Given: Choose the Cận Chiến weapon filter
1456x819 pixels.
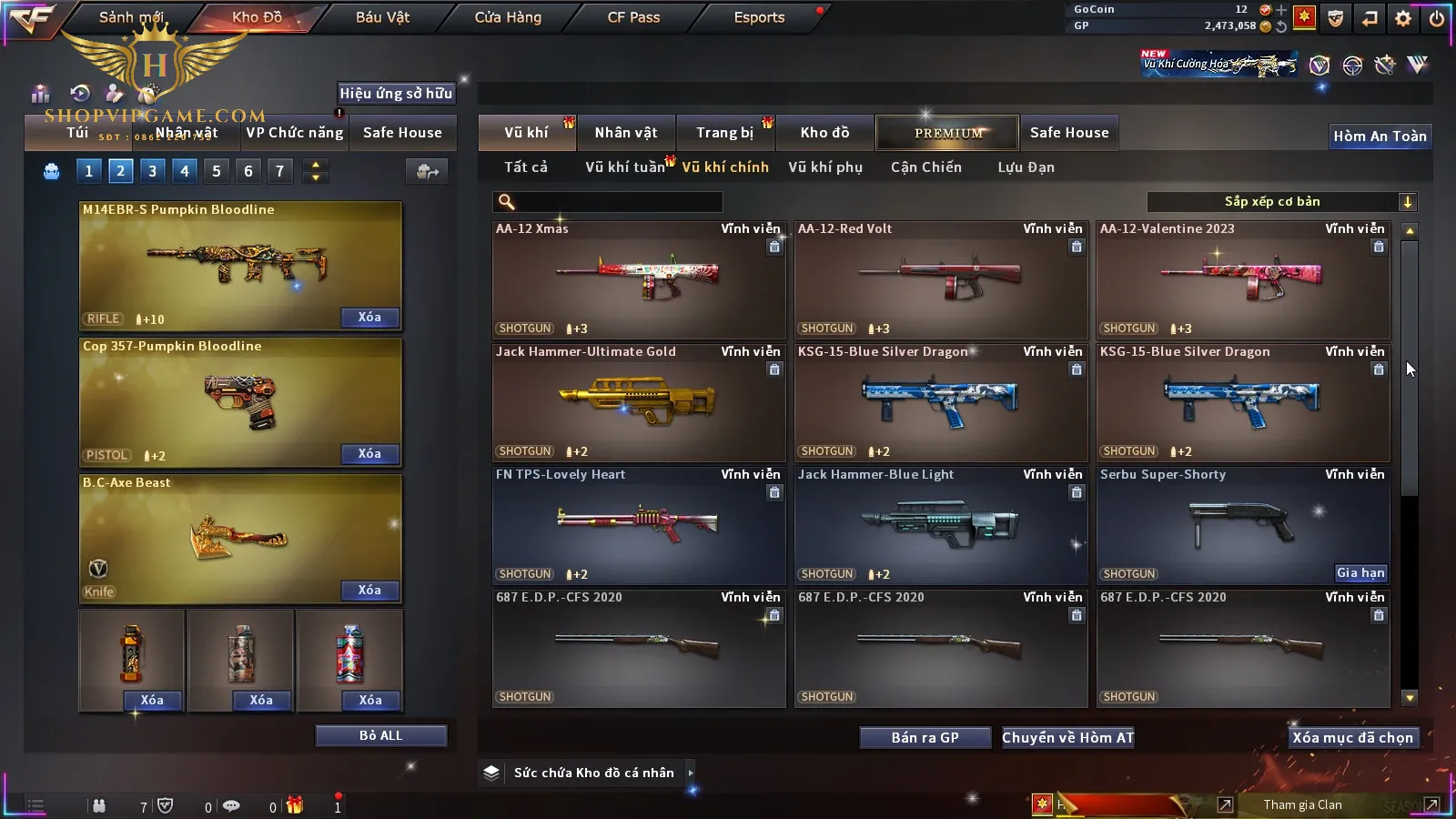Looking at the screenshot, I should [x=925, y=167].
